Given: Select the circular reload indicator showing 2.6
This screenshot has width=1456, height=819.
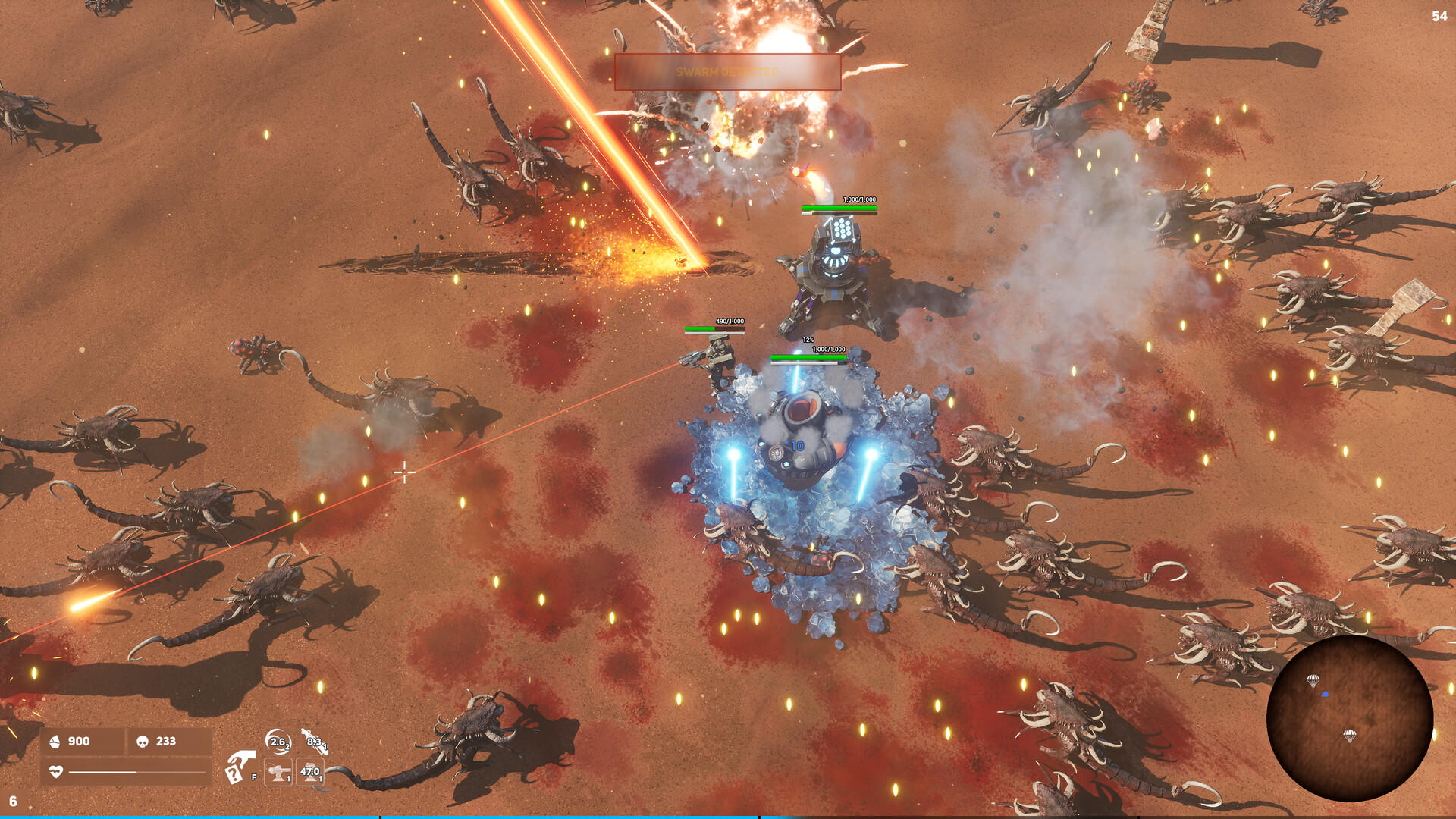Looking at the screenshot, I should tap(278, 742).
